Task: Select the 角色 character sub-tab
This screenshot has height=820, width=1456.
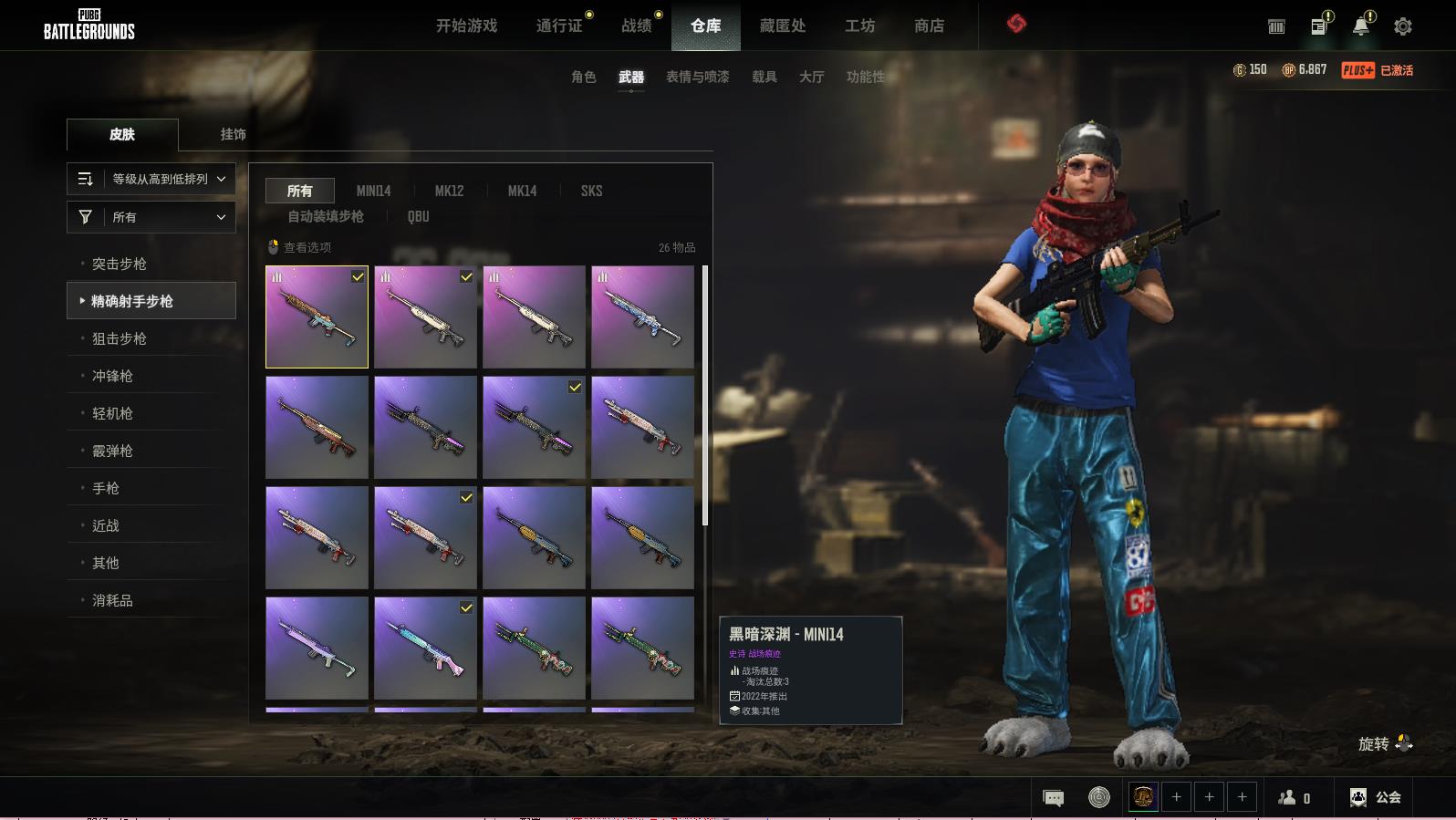Action: [583, 77]
